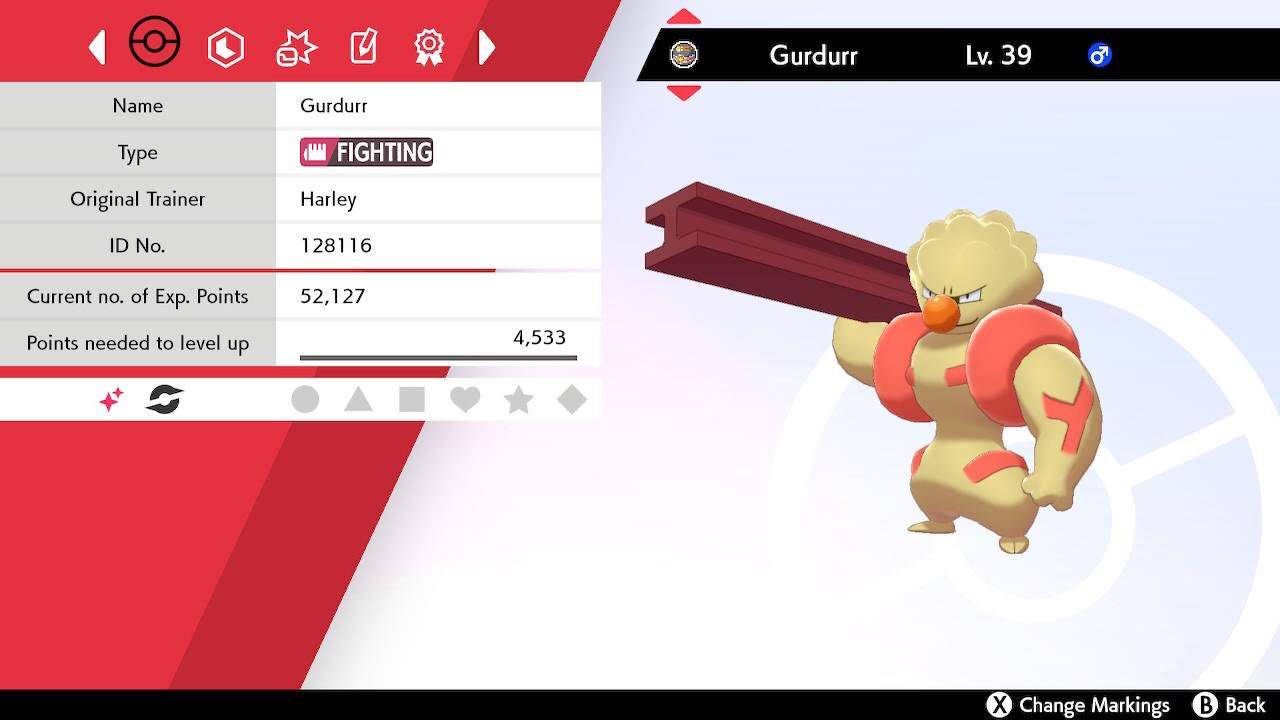Select the stats tab icon
Viewport: 1280px width, 720px height.
pos(226,46)
